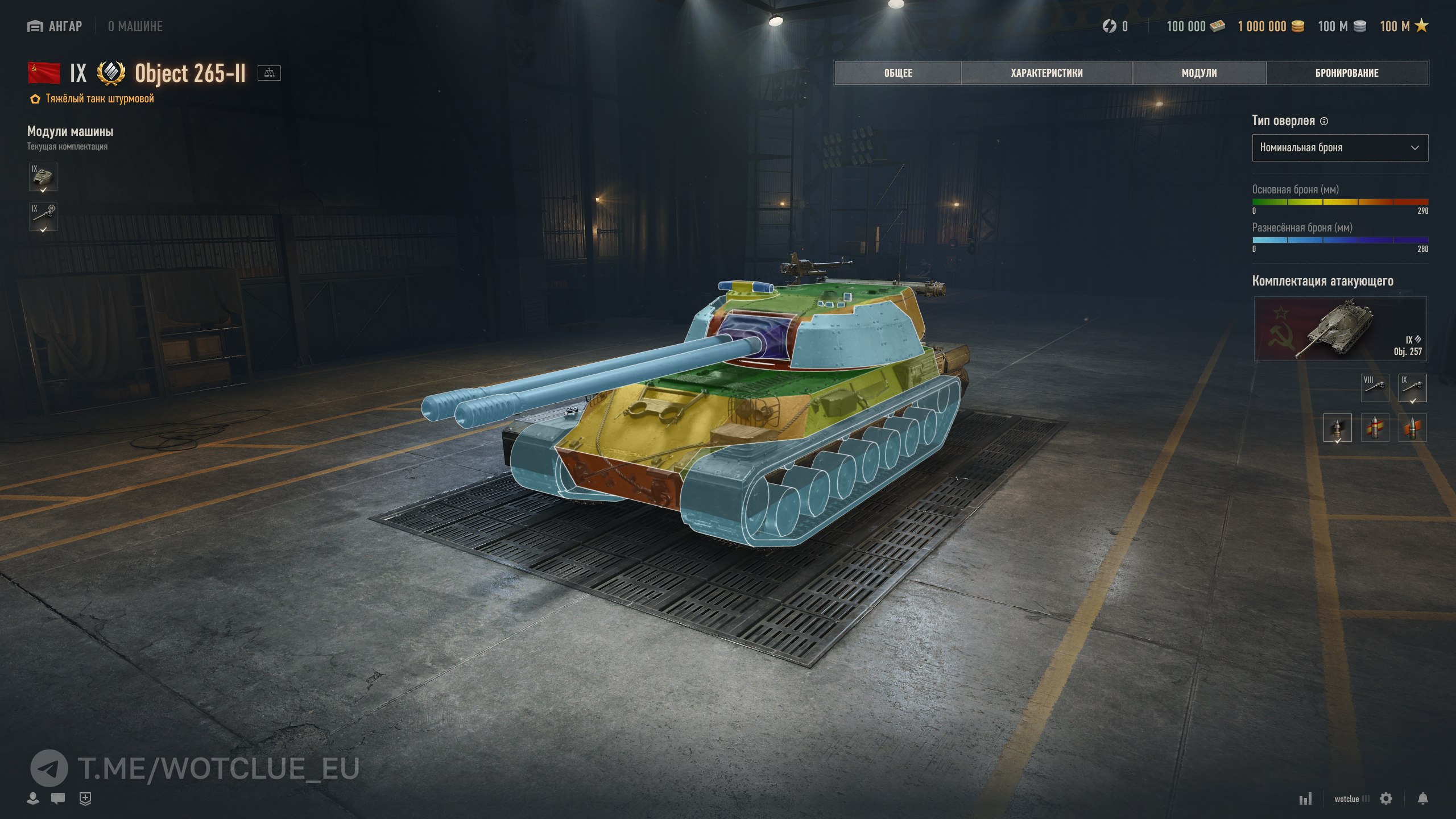Open the Номинальная броня overlay dropdown

coord(1339,148)
